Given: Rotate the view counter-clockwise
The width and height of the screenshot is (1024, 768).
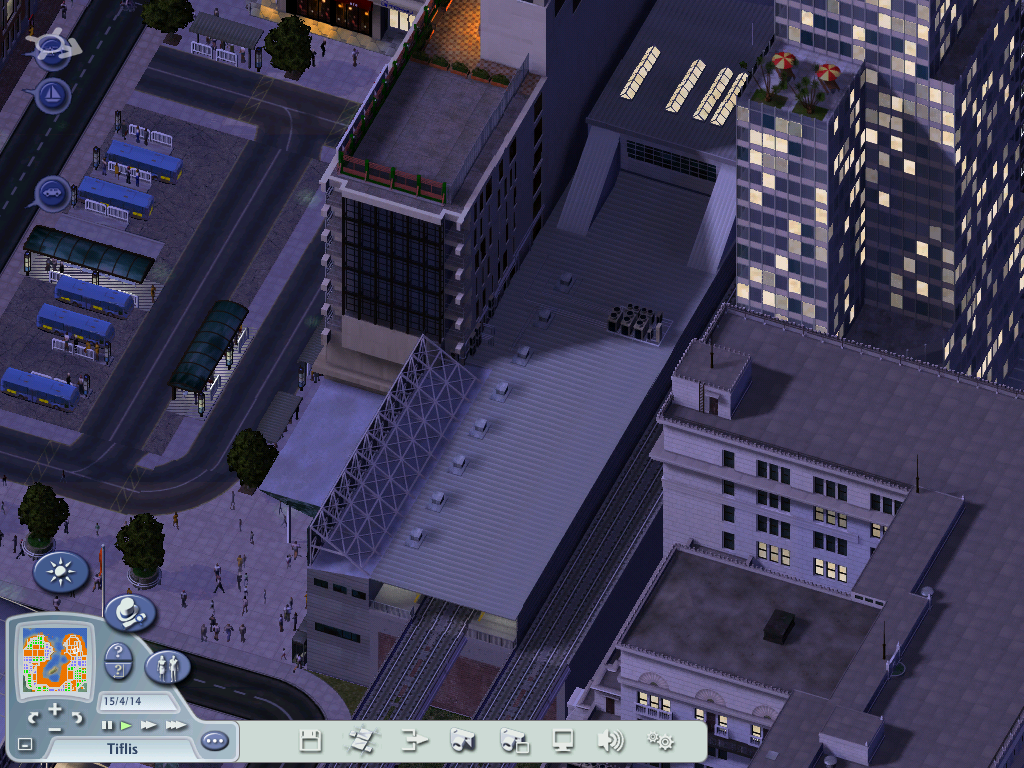Looking at the screenshot, I should pos(34,718).
